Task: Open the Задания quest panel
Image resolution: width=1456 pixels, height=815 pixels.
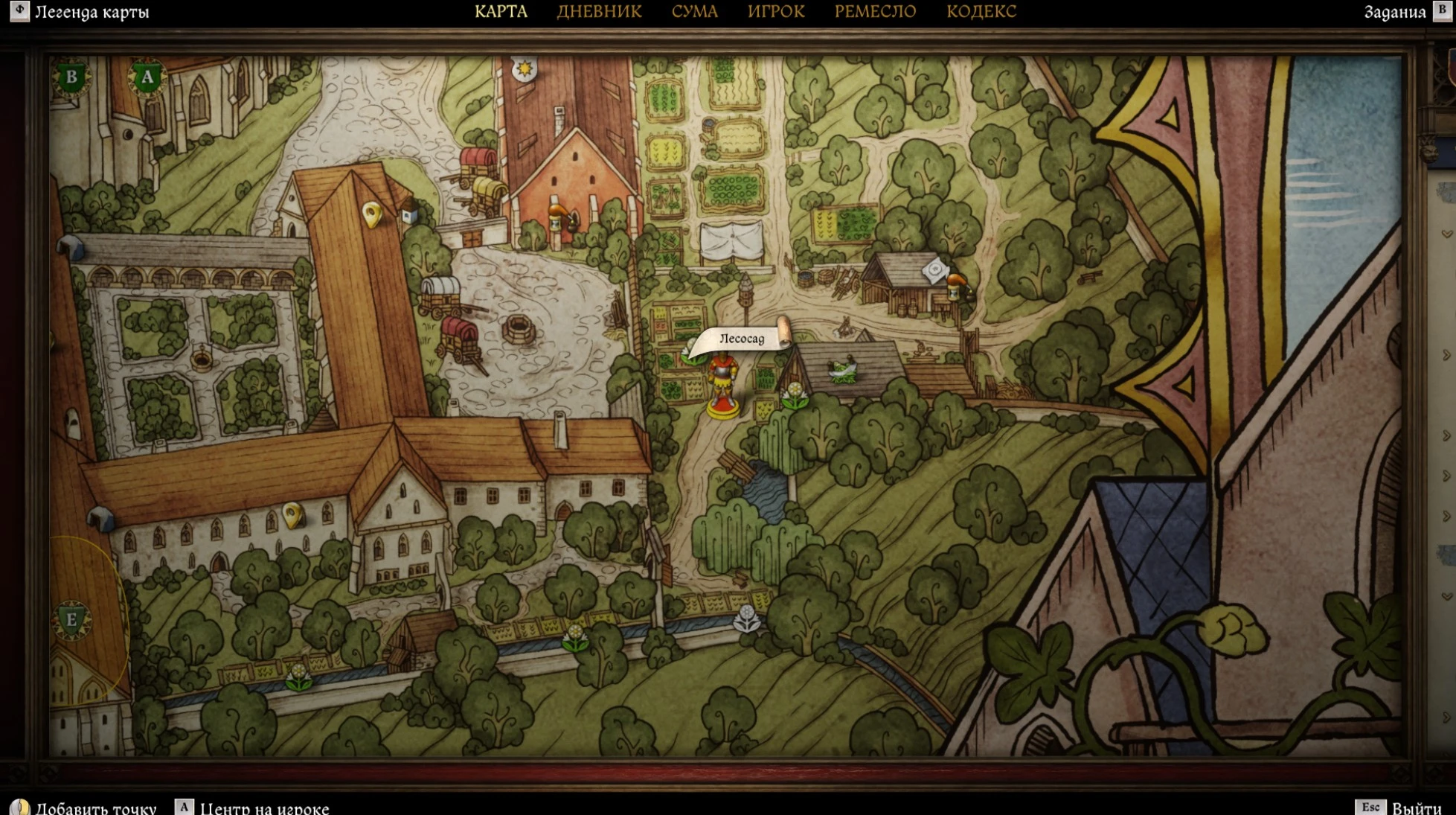Action: [x=1394, y=12]
